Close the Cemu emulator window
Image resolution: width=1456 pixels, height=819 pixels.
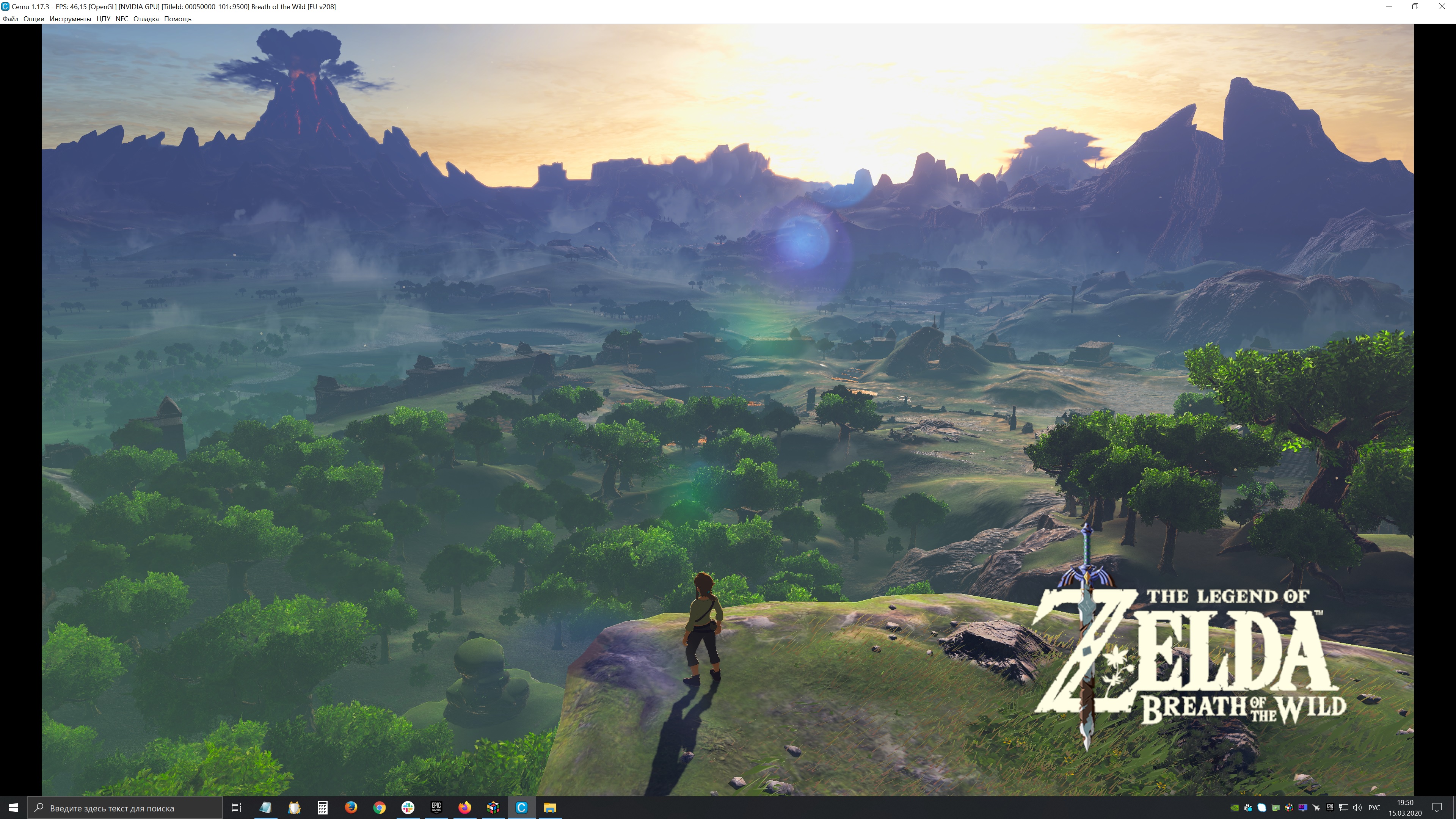point(1441,6)
